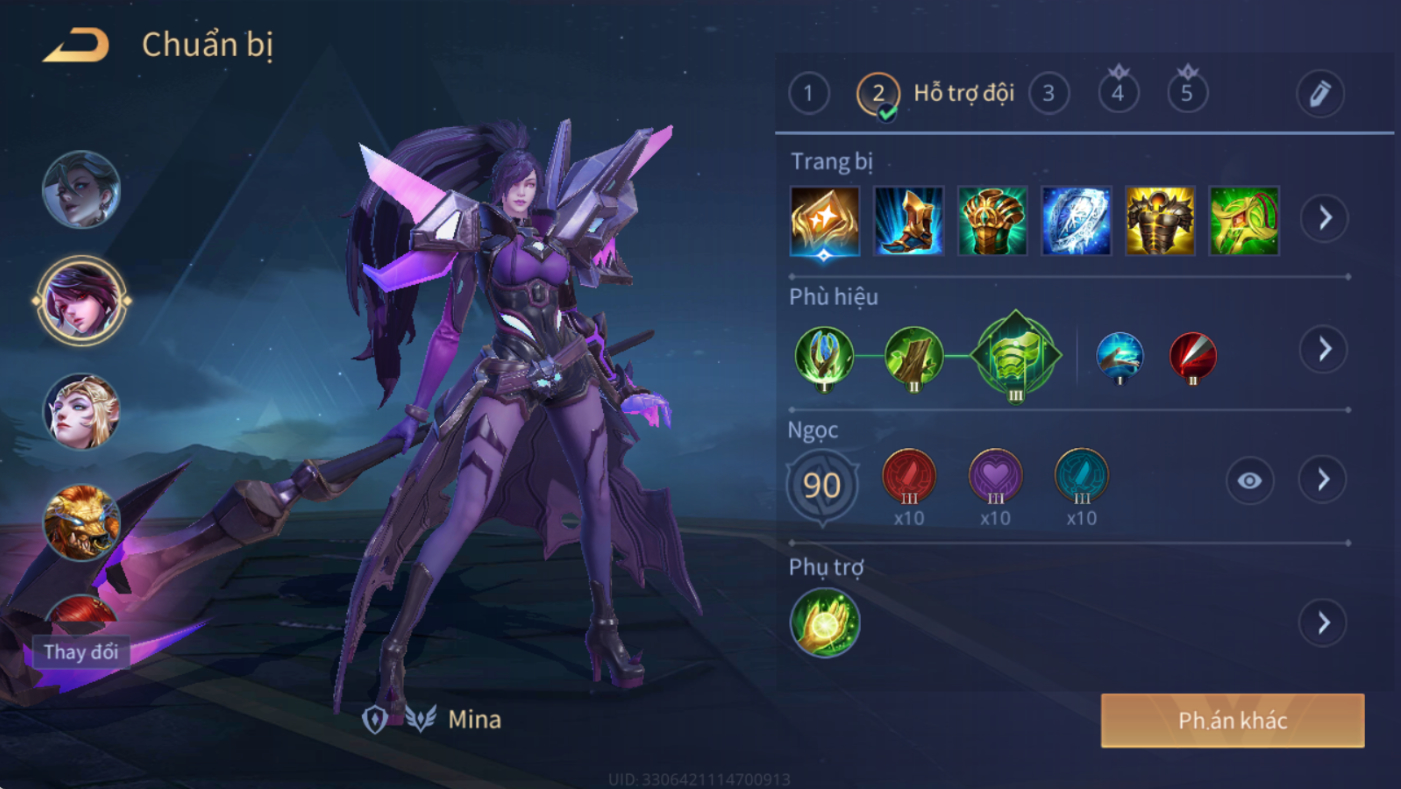Select the lion hero portrait
This screenshot has height=789, width=1401.
coord(81,520)
